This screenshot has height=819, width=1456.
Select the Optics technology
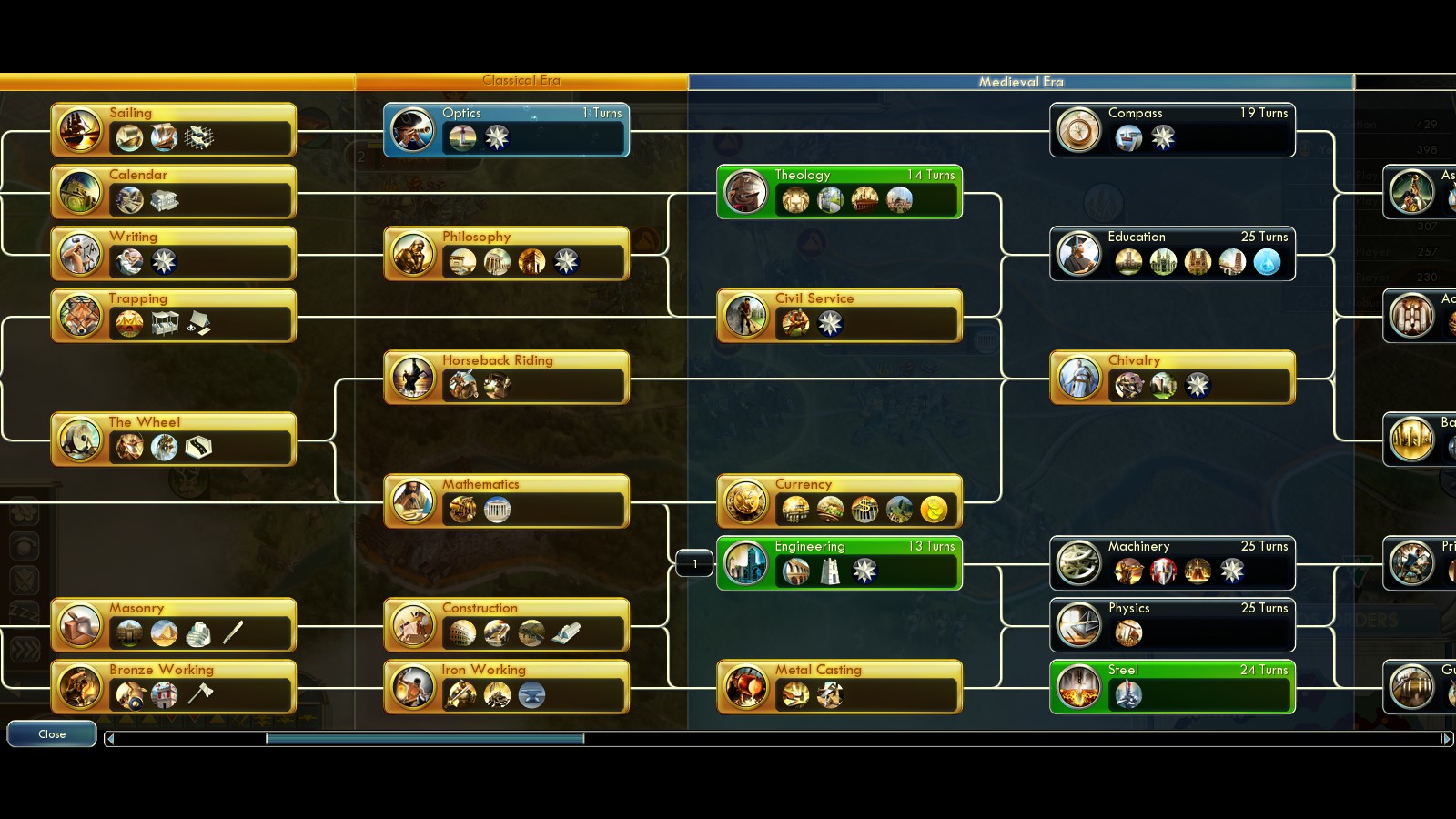pyautogui.click(x=506, y=130)
